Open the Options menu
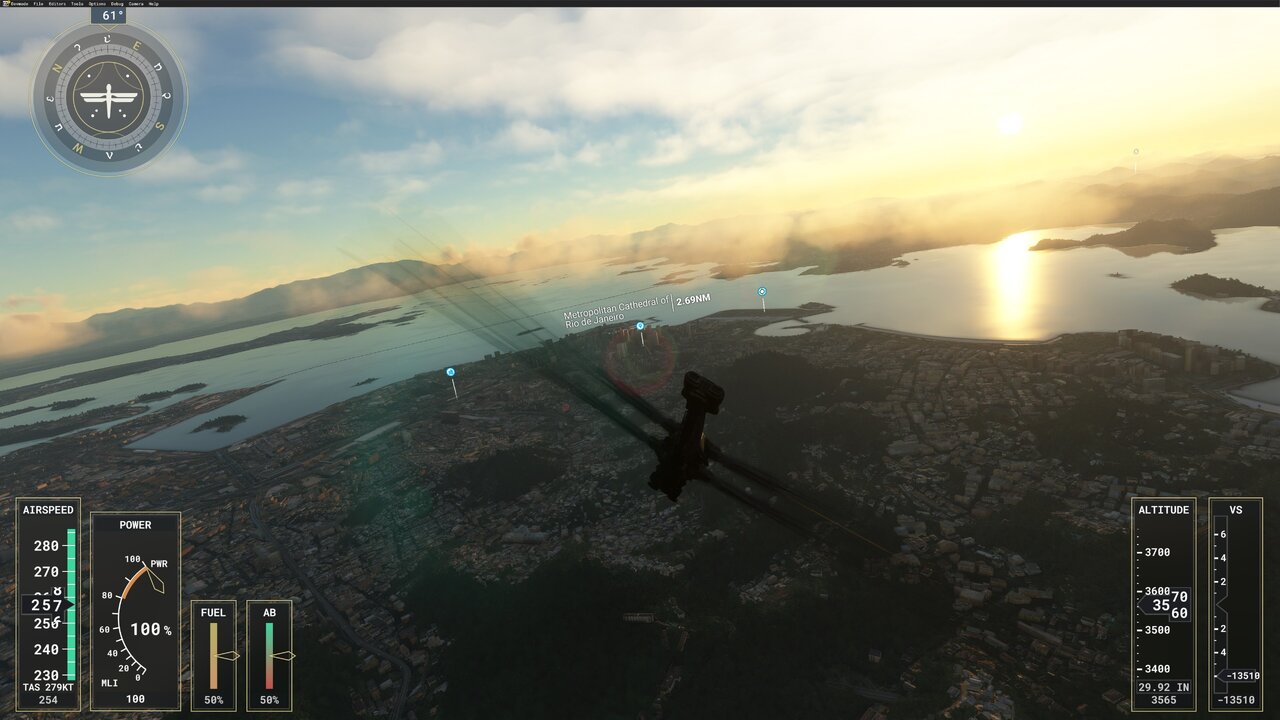The width and height of the screenshot is (1280, 720). (x=97, y=4)
